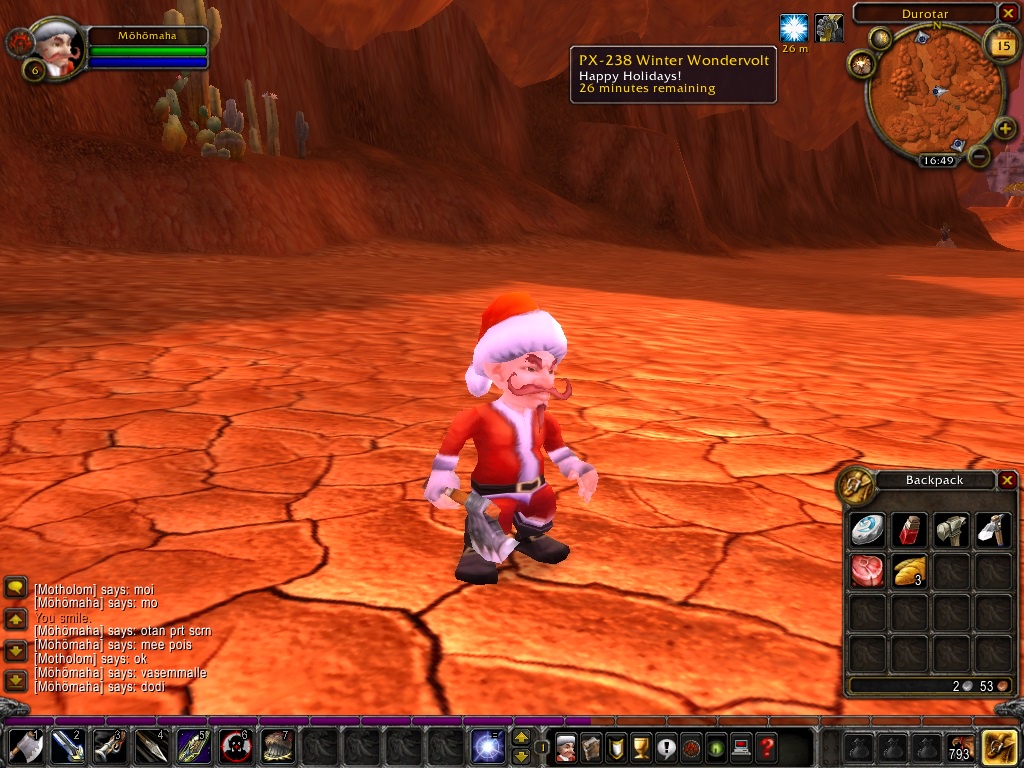1024x768 pixels.
Task: Activate the axe attack in slot 1
Action: pyautogui.click(x=25, y=746)
